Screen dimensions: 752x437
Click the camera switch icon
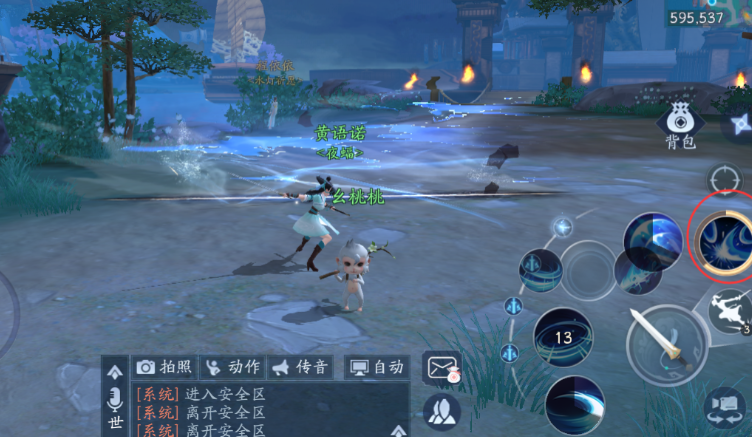[726, 408]
